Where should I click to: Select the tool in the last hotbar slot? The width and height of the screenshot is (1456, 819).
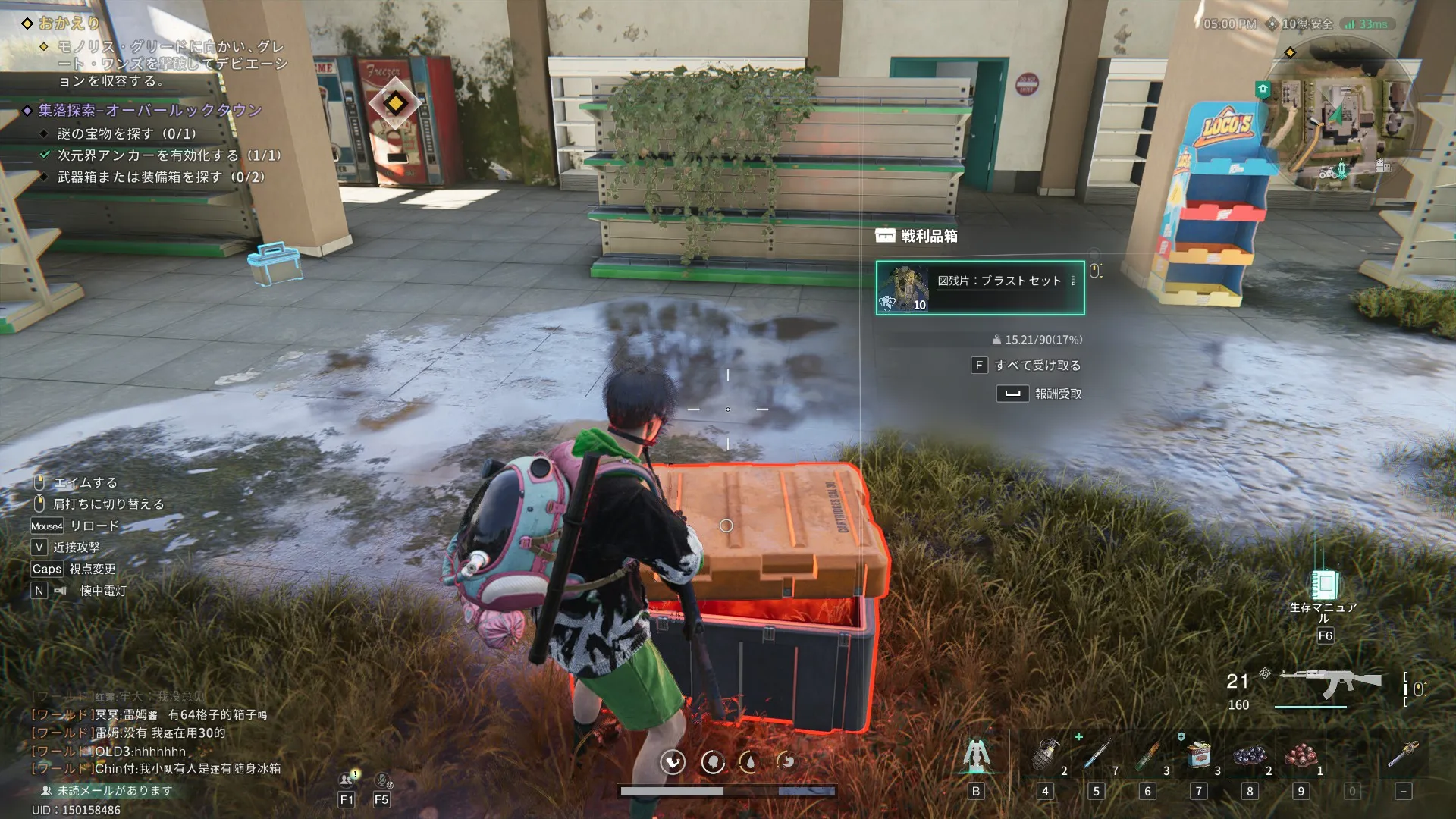pyautogui.click(x=1403, y=756)
